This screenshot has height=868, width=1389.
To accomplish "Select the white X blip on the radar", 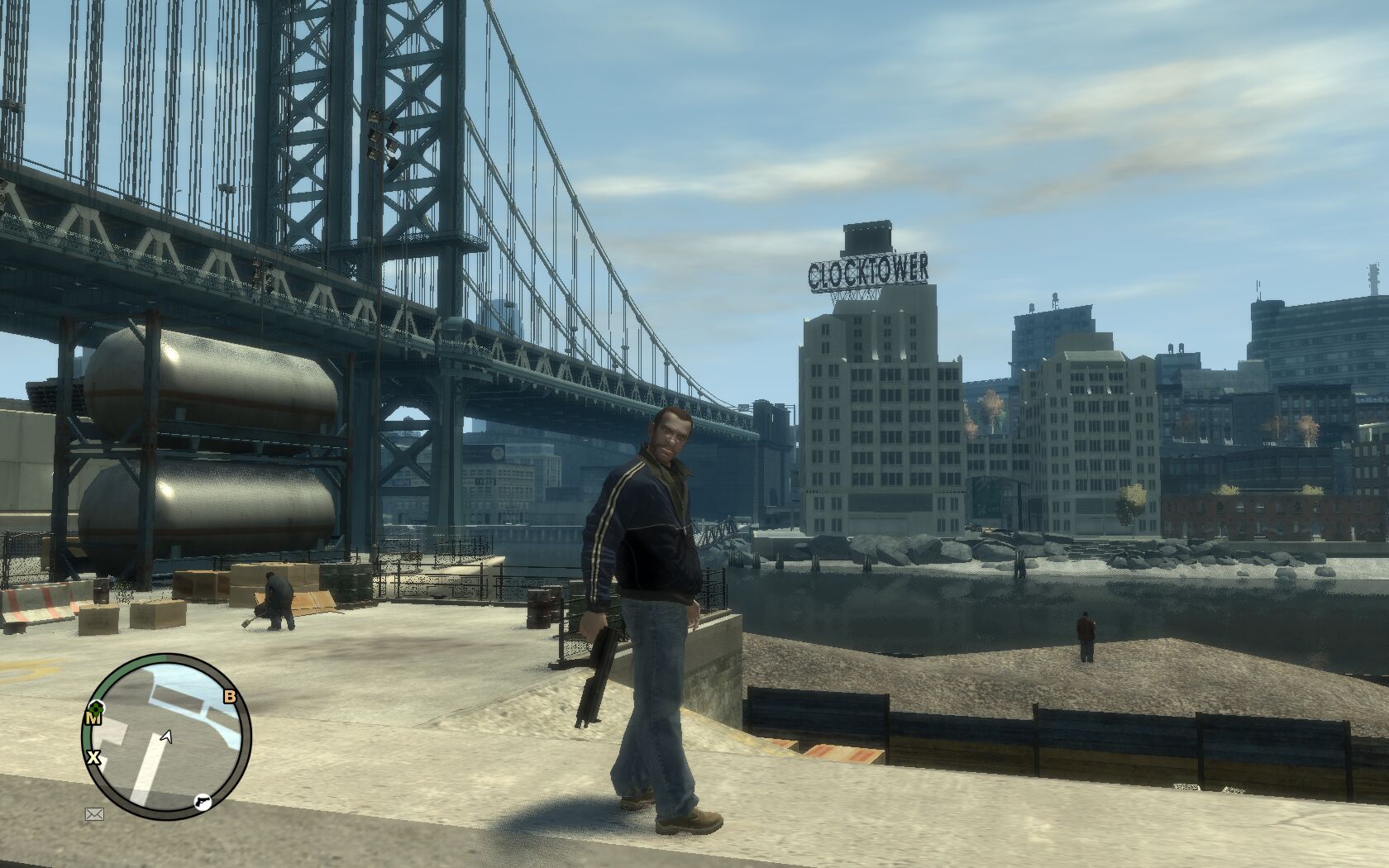I will coord(93,757).
